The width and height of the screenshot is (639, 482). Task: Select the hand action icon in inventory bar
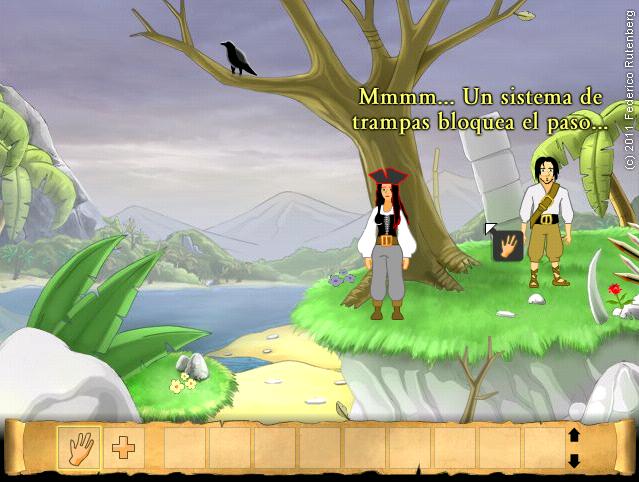79,447
